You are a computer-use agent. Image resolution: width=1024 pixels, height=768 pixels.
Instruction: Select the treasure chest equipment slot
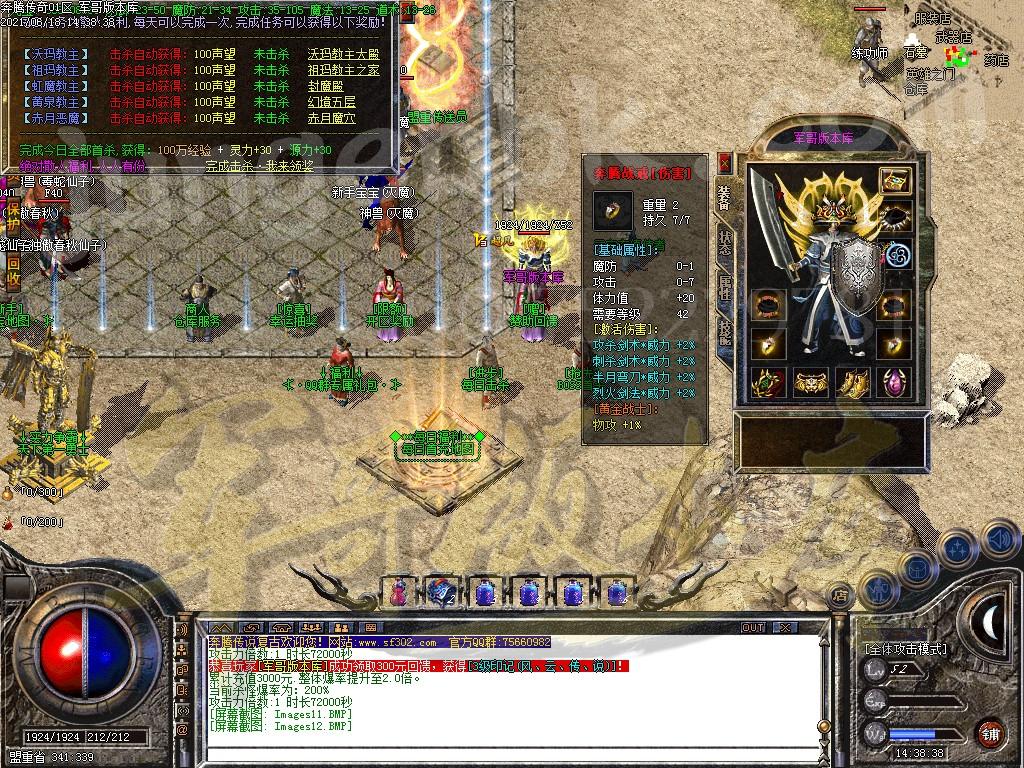(894, 181)
